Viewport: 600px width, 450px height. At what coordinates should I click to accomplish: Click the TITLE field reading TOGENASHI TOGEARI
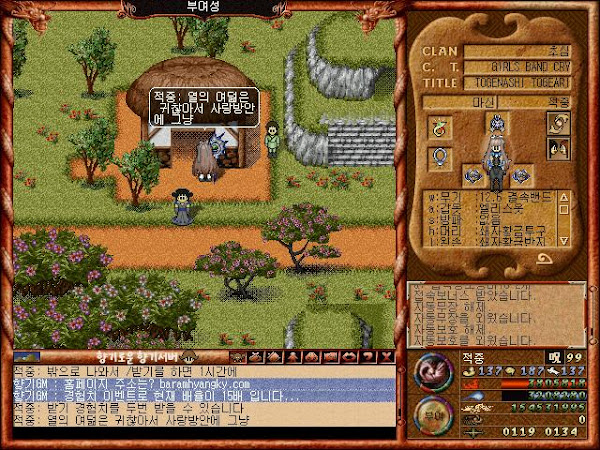522,83
